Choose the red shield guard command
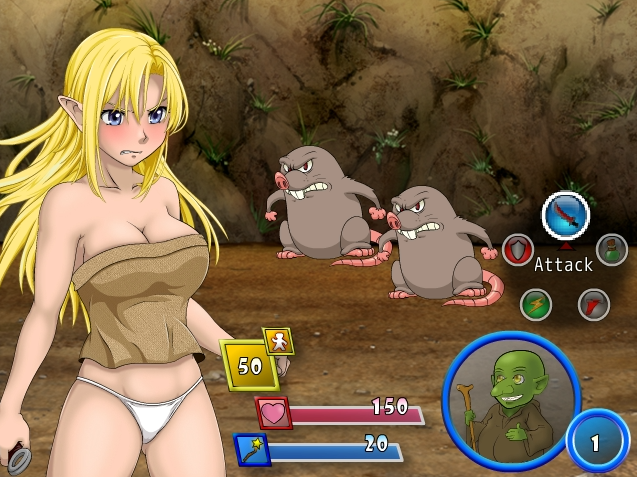The height and width of the screenshot is (477, 637). 517,249
